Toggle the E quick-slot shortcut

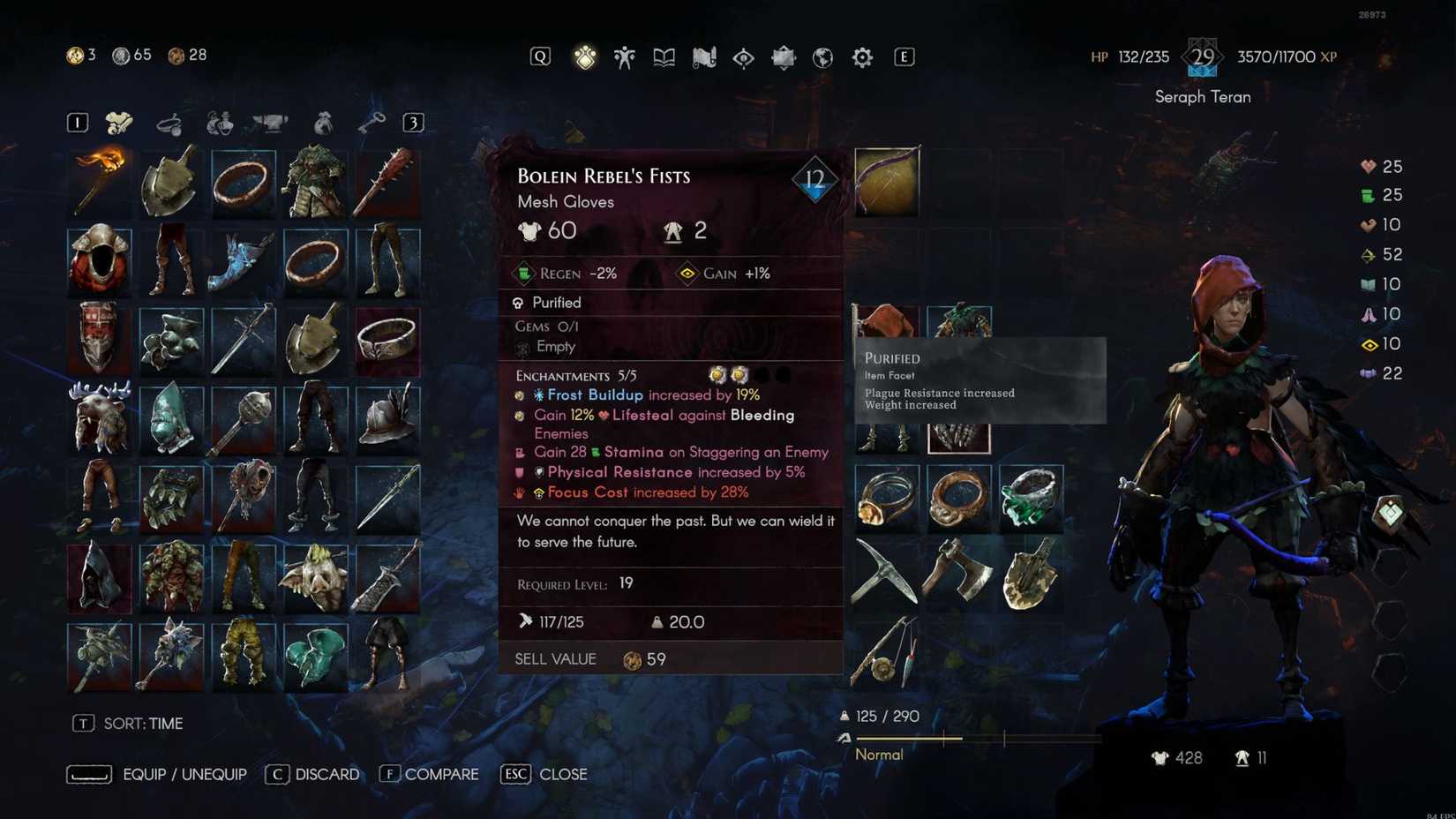pos(903,56)
